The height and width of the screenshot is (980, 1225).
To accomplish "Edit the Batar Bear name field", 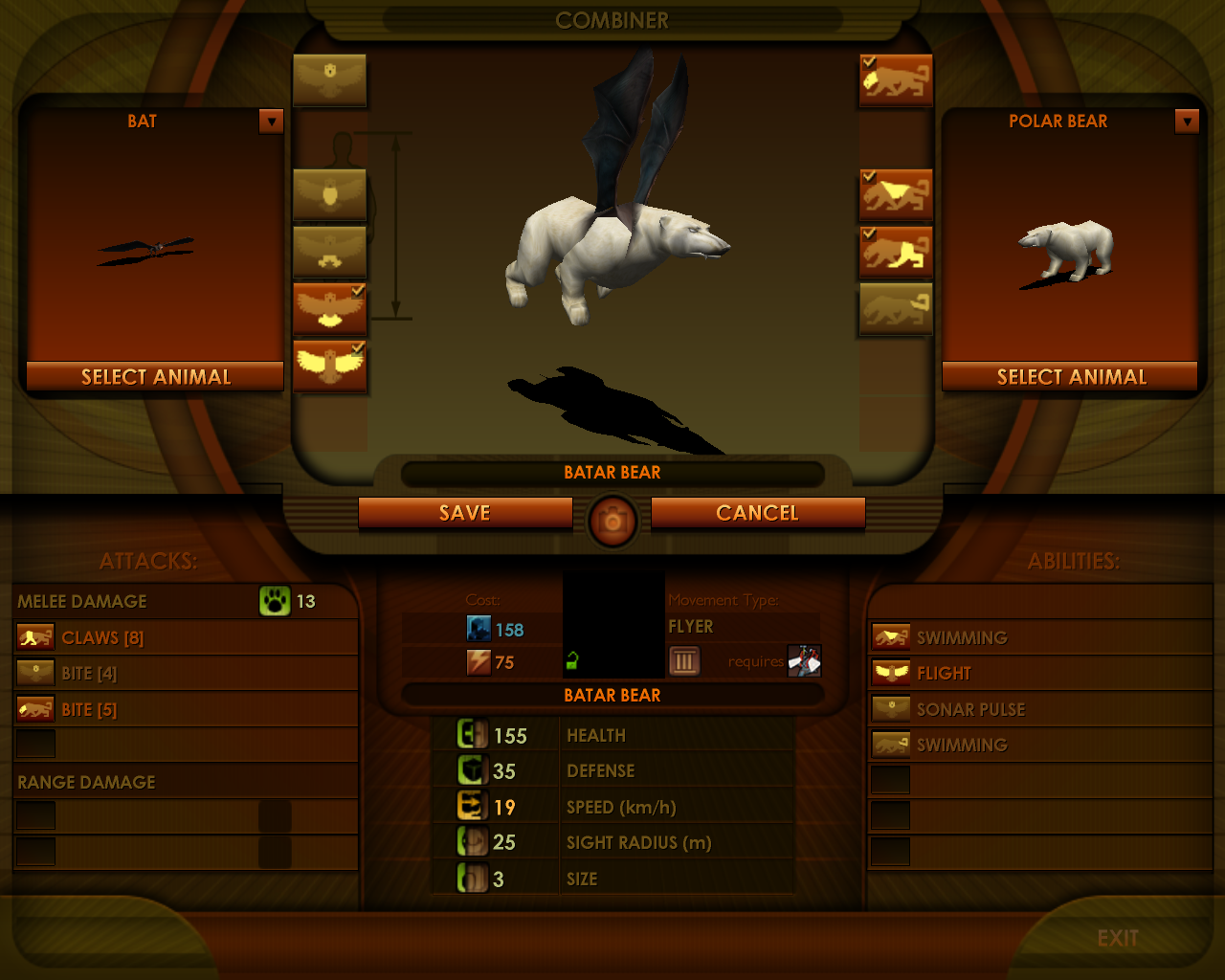I will pos(612,473).
